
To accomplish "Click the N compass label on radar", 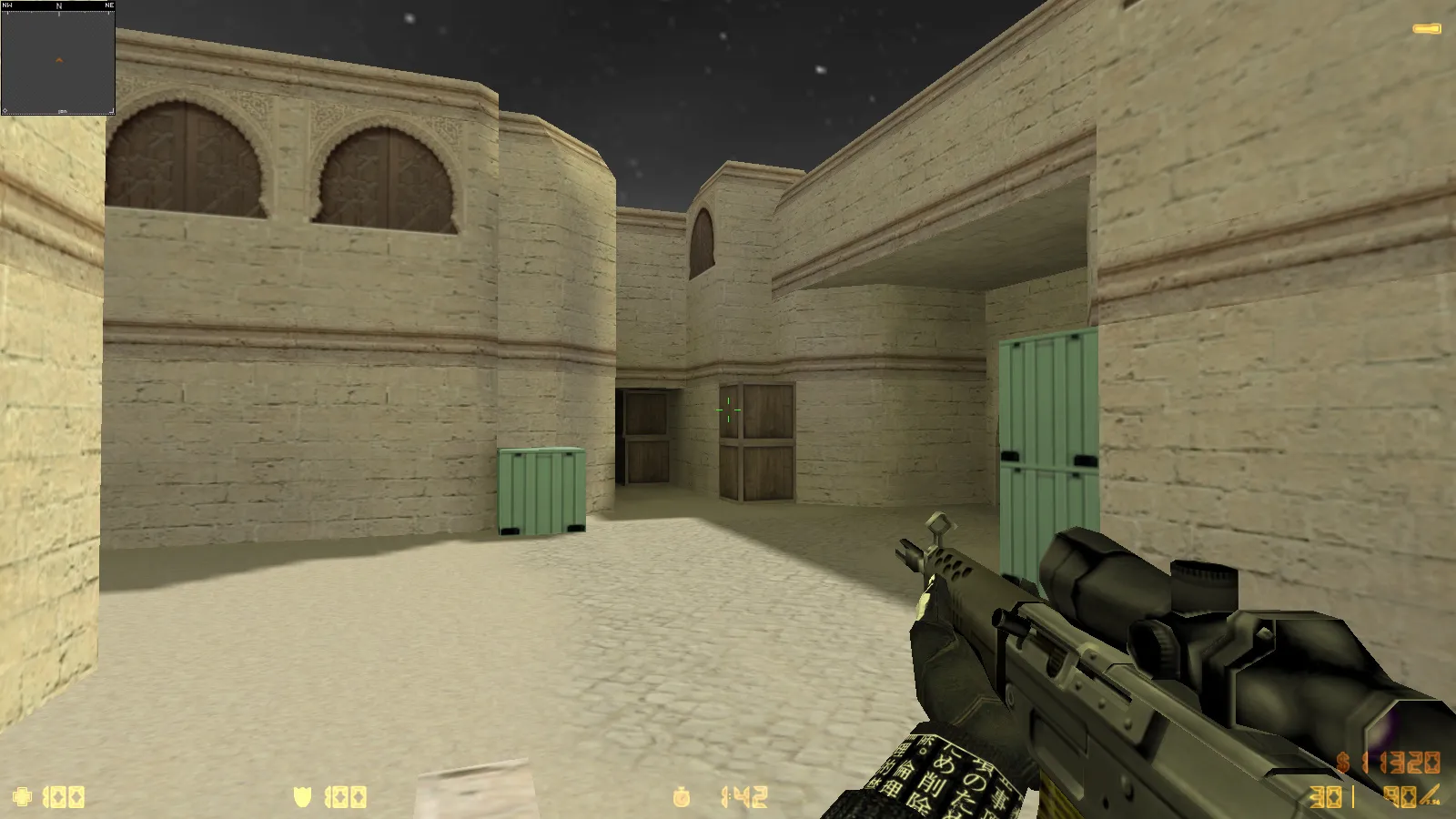I will tap(58, 5).
